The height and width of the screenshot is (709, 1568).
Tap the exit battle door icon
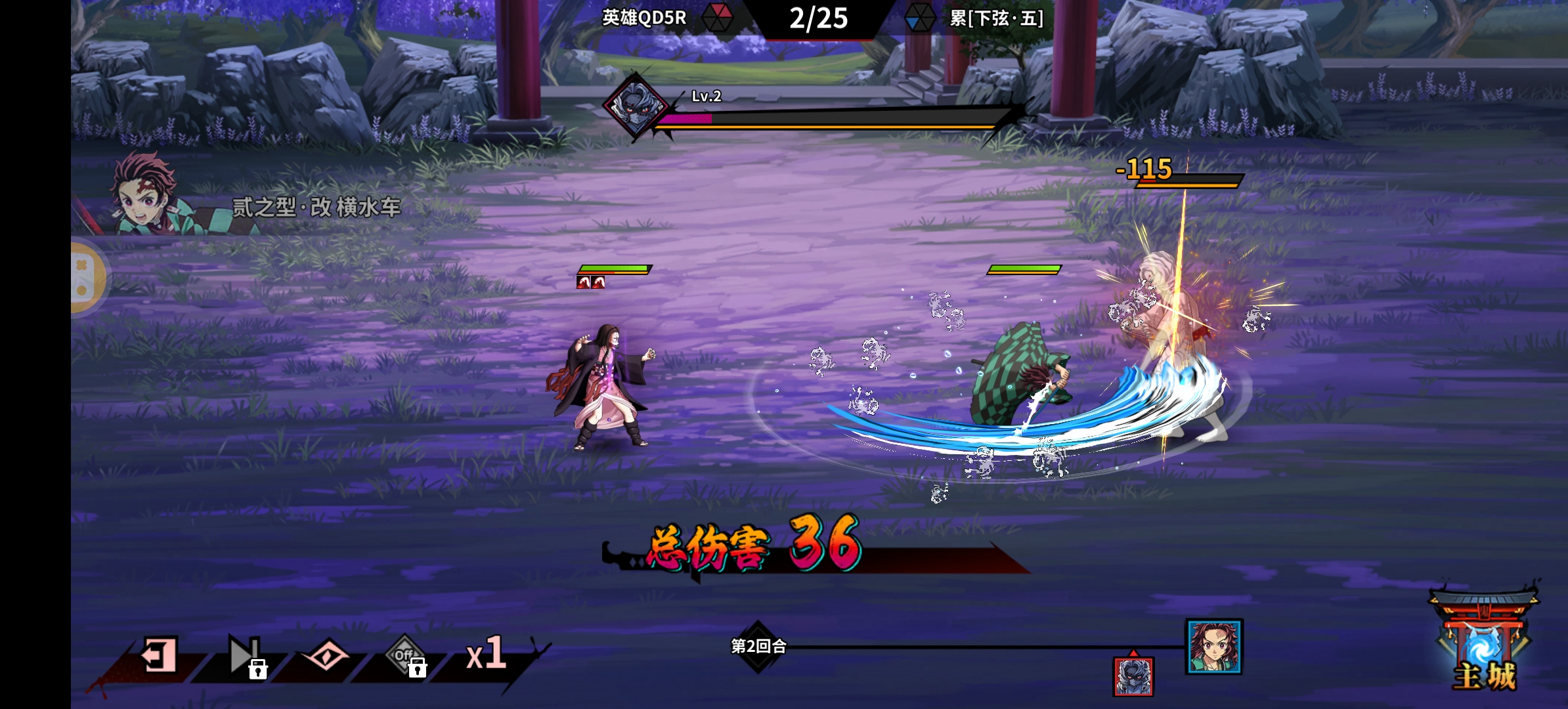click(159, 655)
